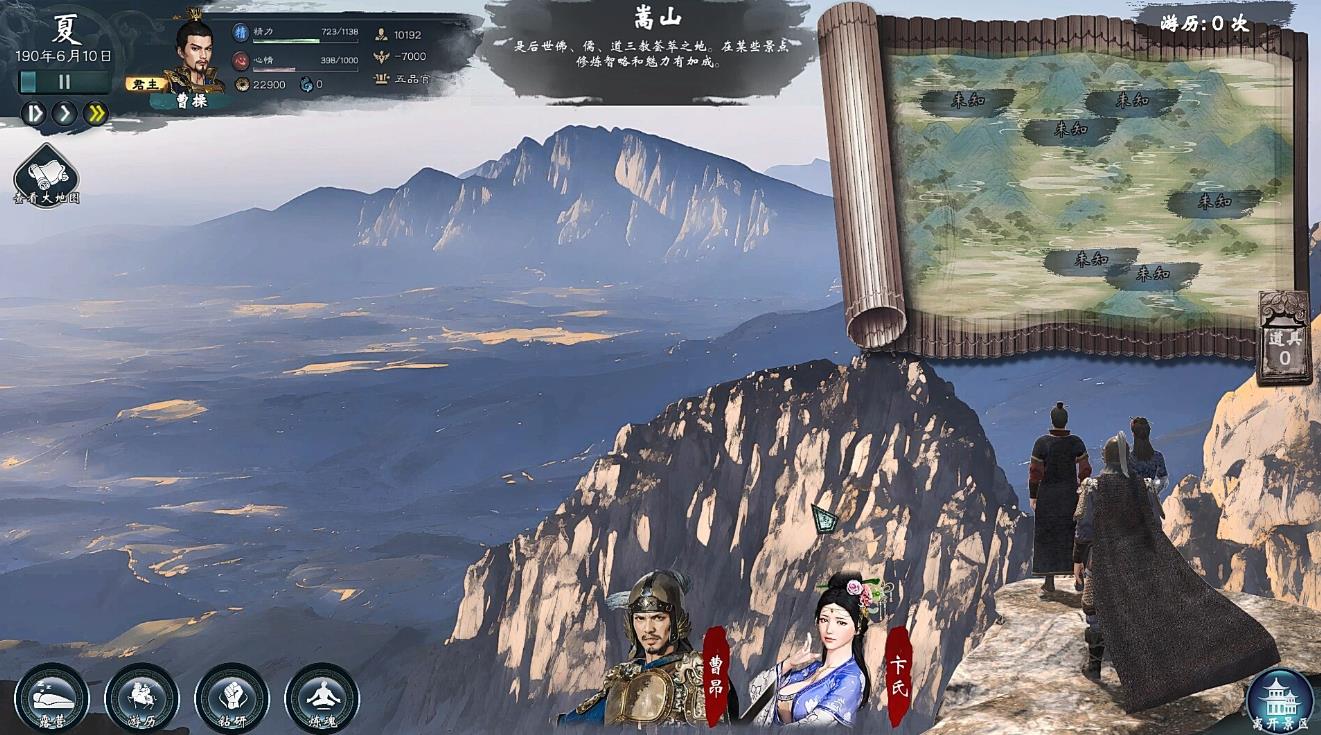Click the step-forward time button
The width and height of the screenshot is (1321, 735).
point(34,114)
